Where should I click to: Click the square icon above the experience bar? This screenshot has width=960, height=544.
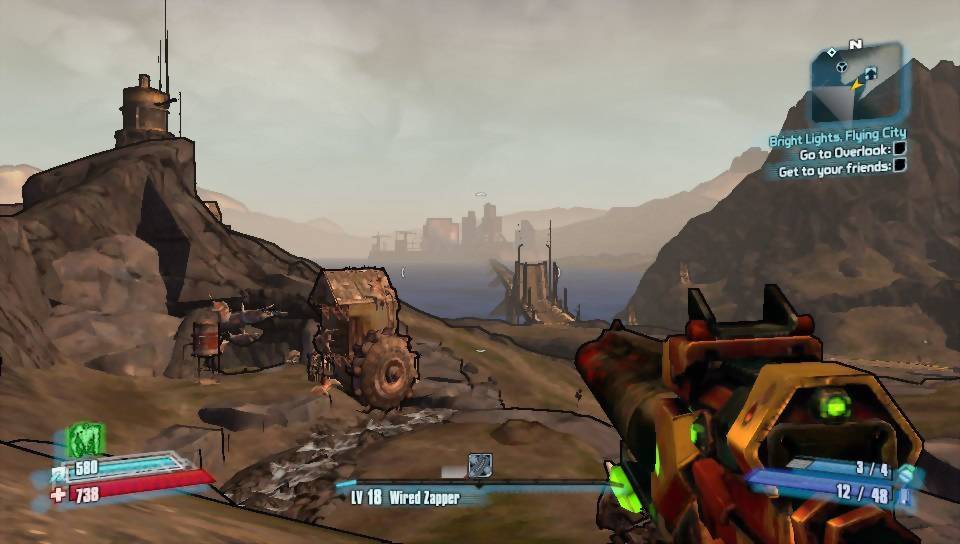480,464
